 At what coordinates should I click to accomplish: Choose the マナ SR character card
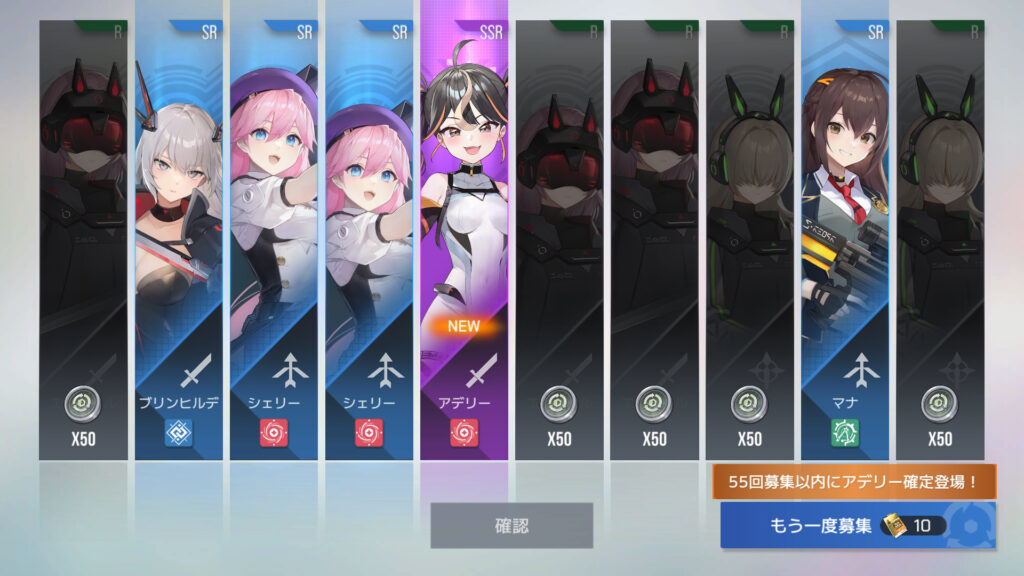click(x=844, y=240)
